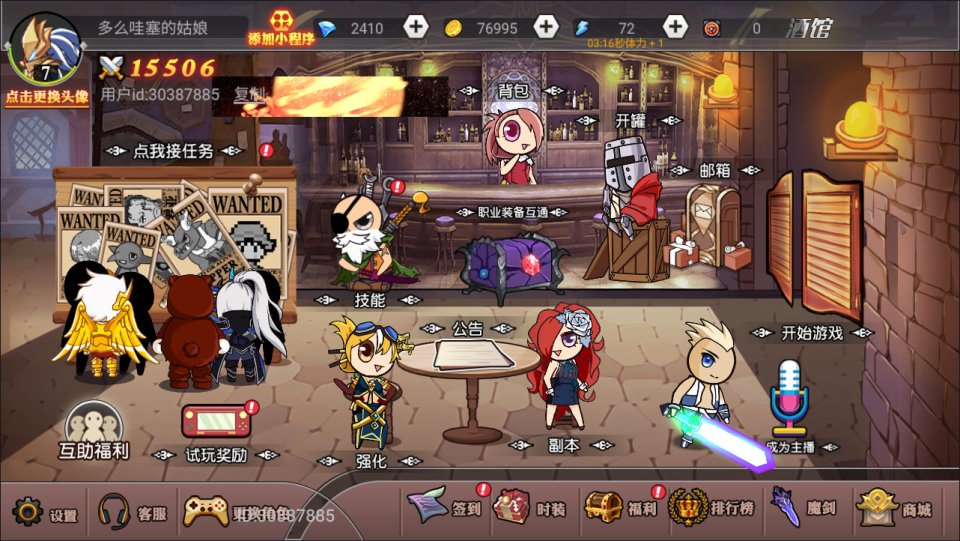Add diamonds with the plus button
This screenshot has height=541, width=960.
click(x=416, y=28)
